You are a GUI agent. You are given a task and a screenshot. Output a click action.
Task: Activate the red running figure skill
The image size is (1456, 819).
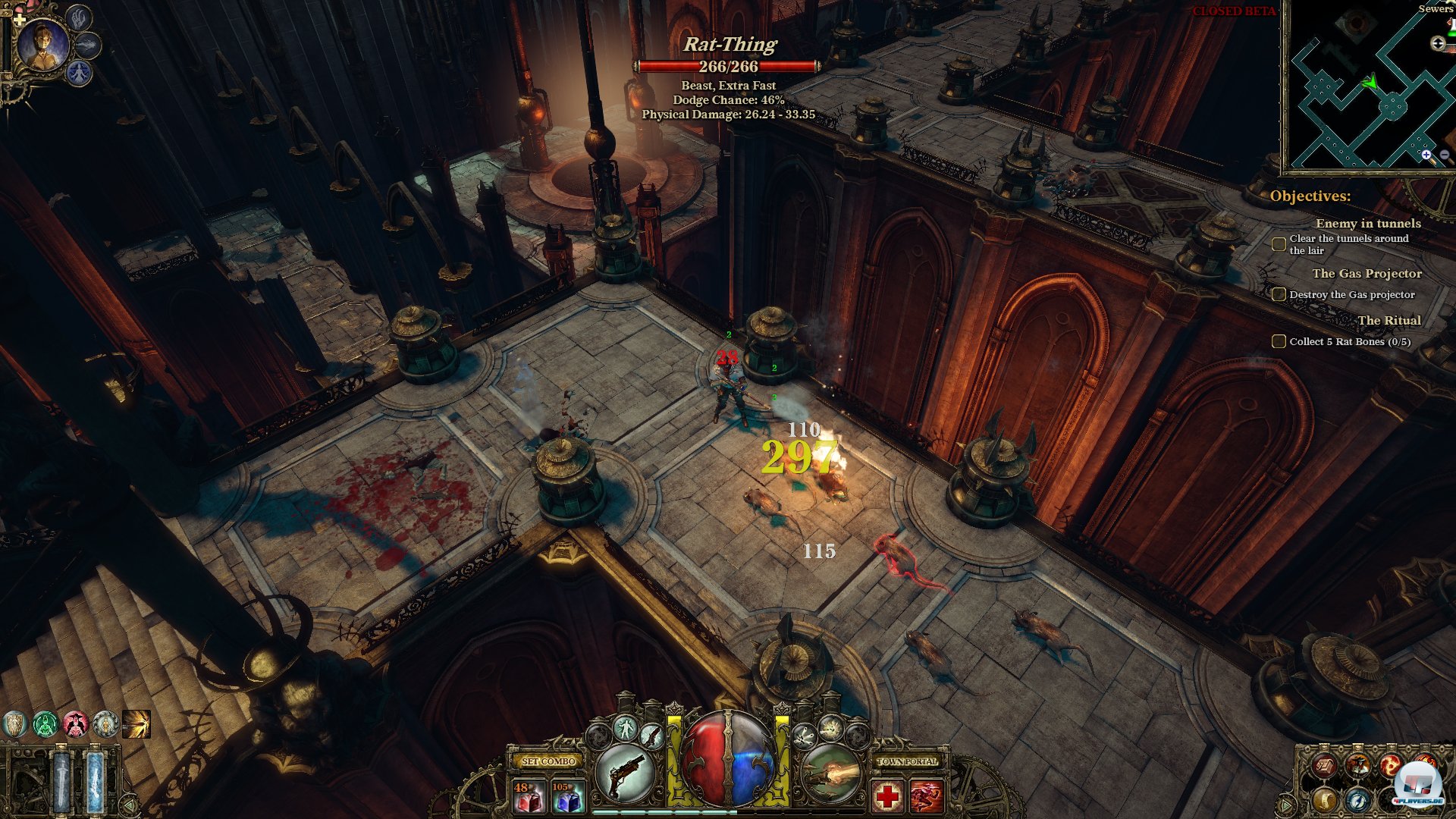coord(926,796)
